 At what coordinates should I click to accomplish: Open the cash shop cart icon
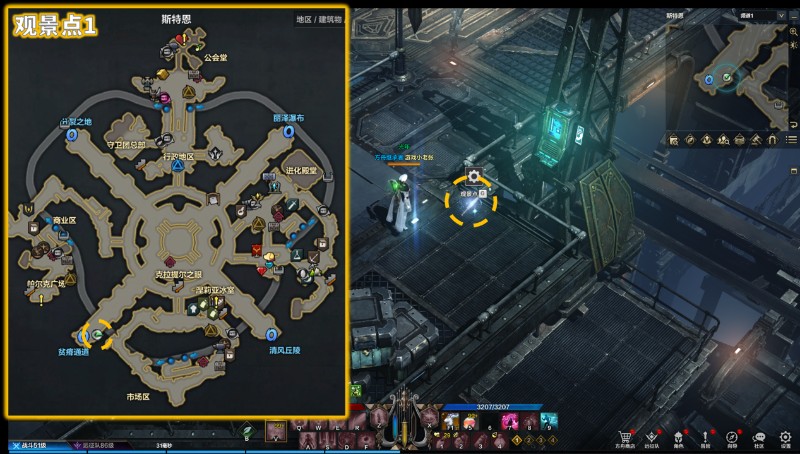(x=626, y=436)
